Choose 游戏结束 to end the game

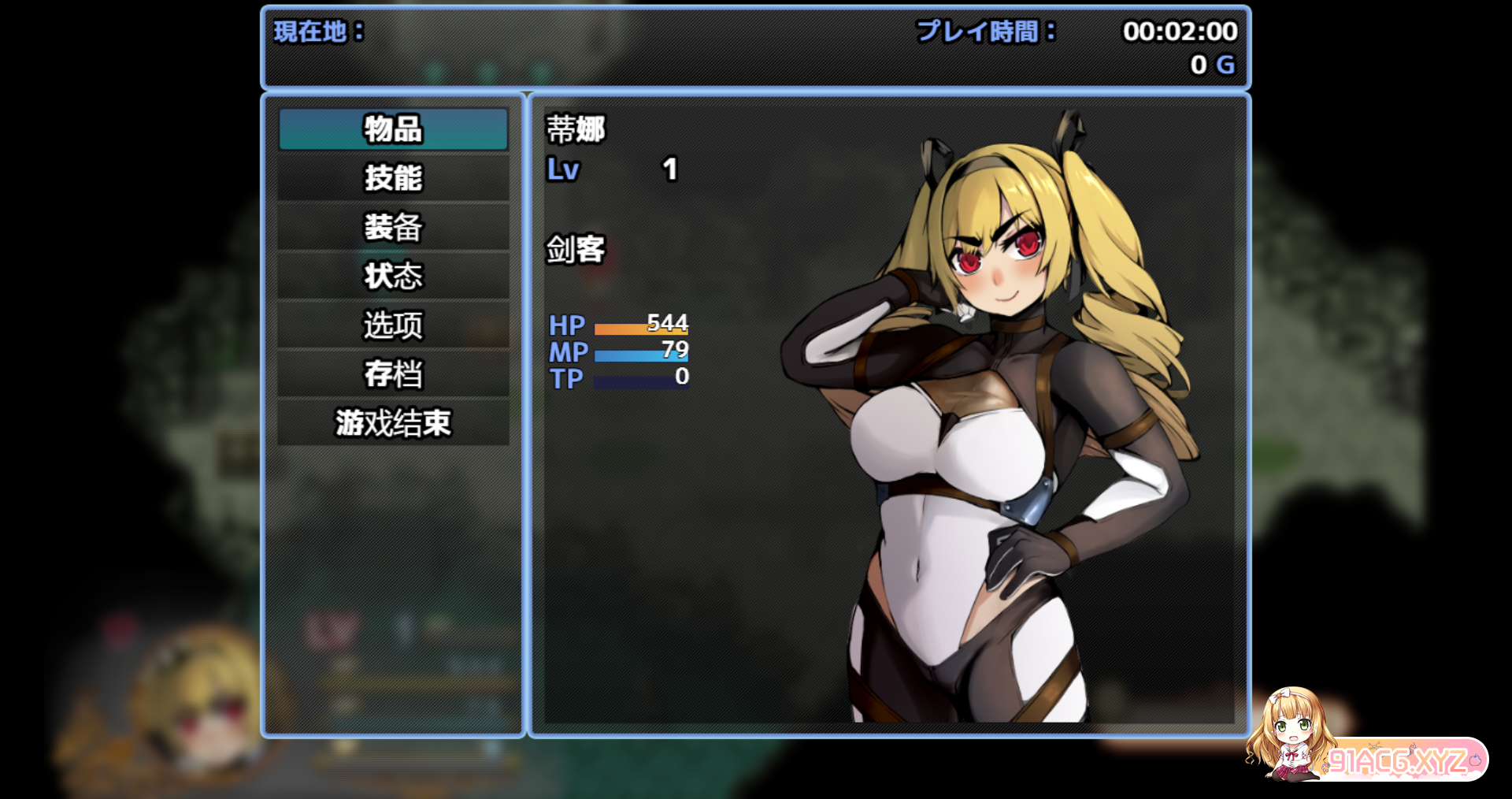pos(393,422)
